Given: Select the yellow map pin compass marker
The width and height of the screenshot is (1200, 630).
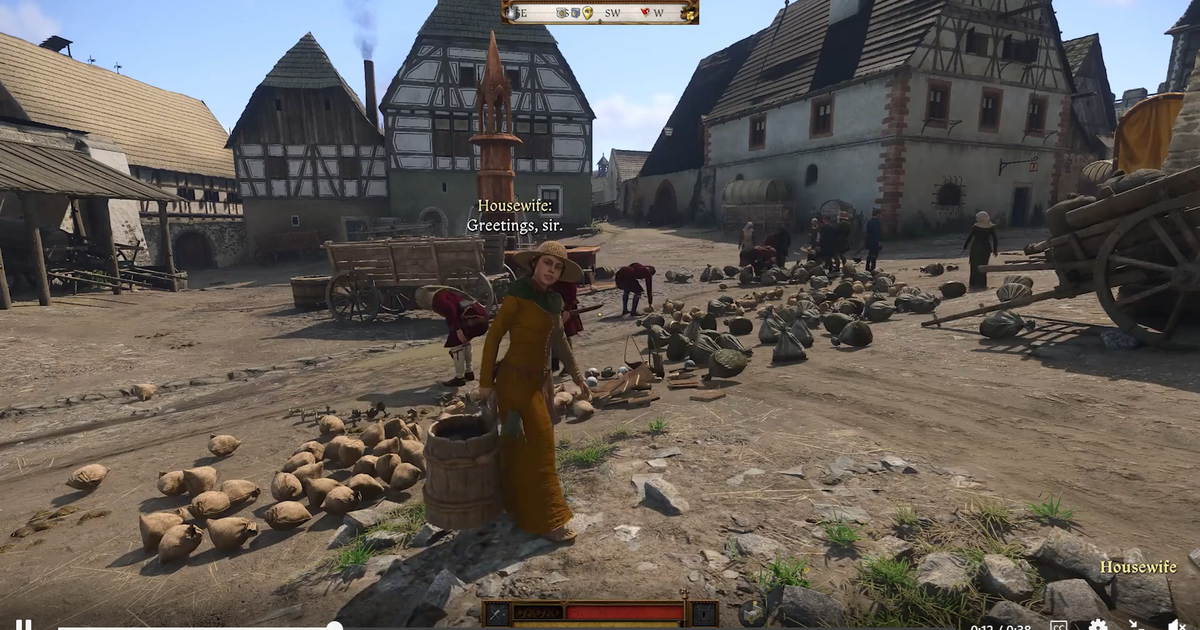Looking at the screenshot, I should 587,13.
